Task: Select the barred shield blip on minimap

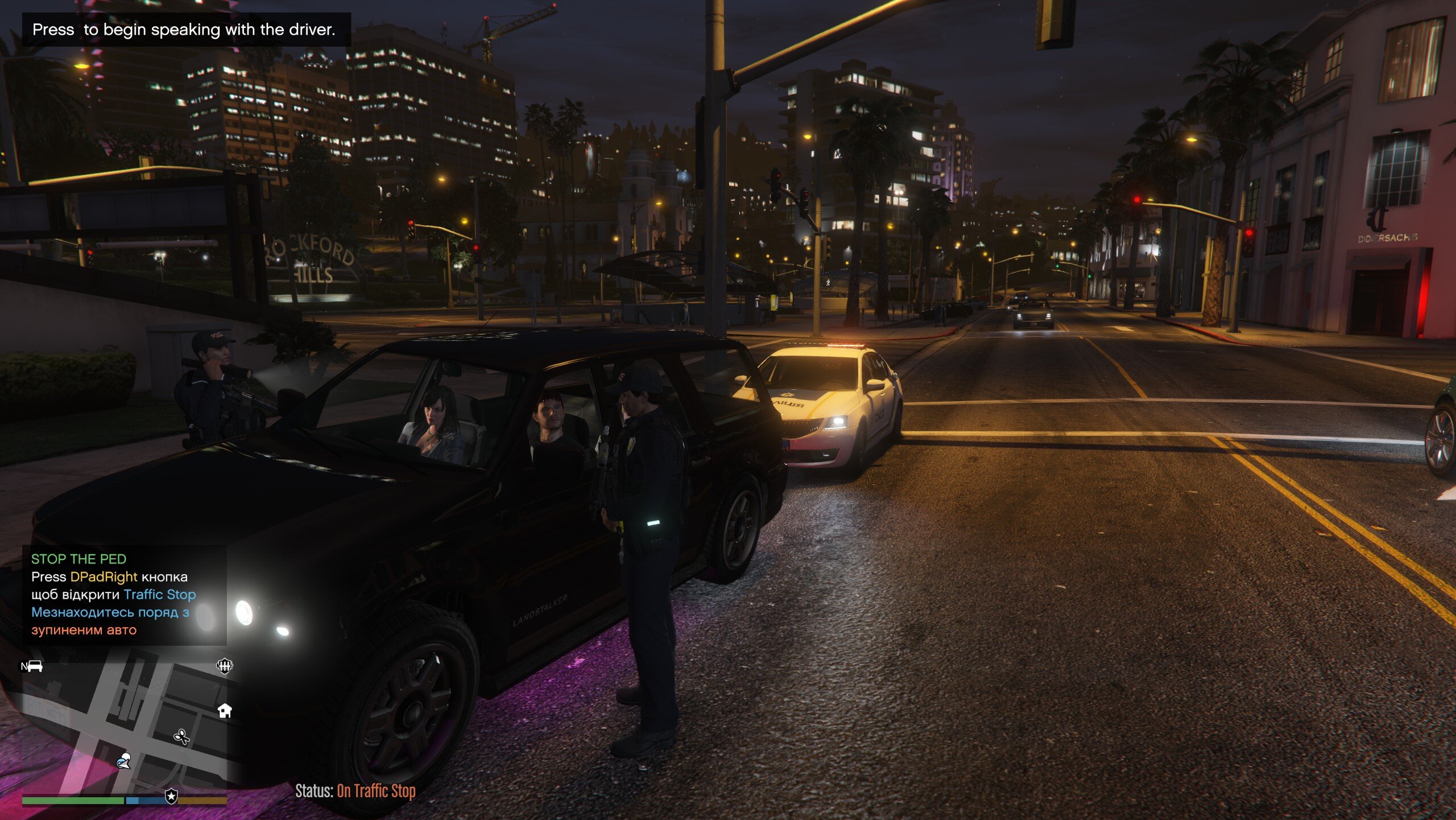Action: [x=225, y=666]
